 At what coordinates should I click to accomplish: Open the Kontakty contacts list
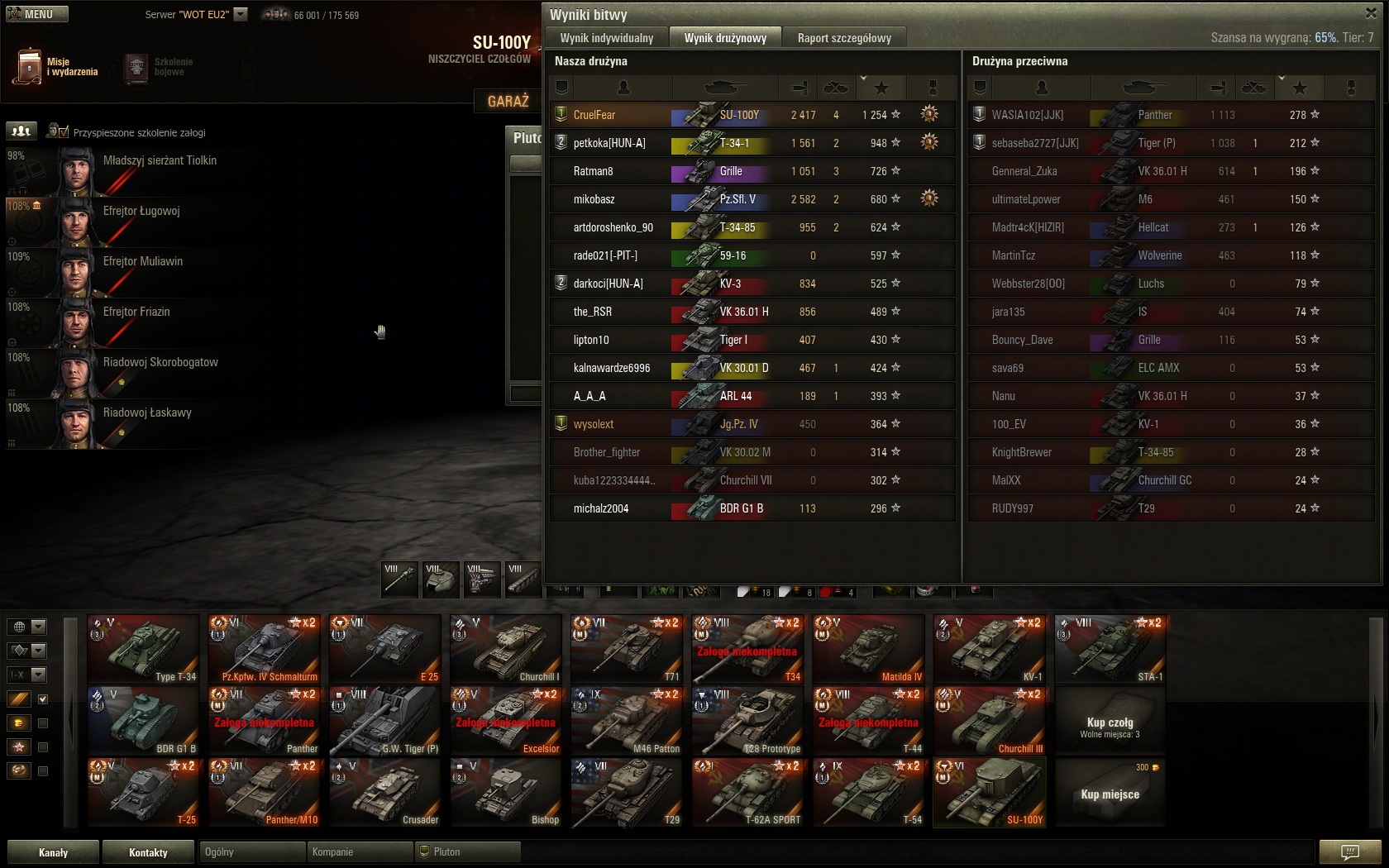148,852
